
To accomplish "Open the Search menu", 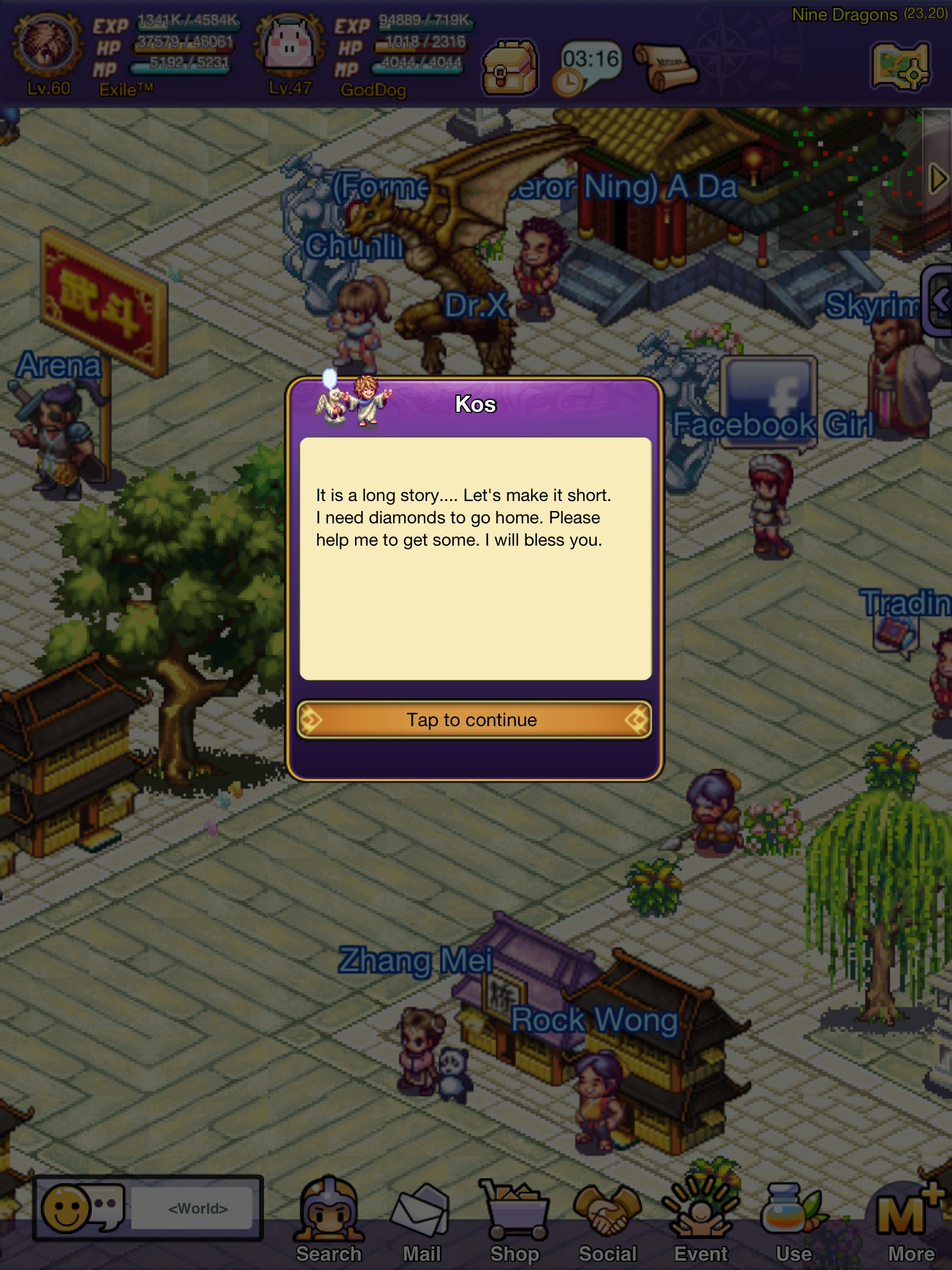I will [328, 1219].
